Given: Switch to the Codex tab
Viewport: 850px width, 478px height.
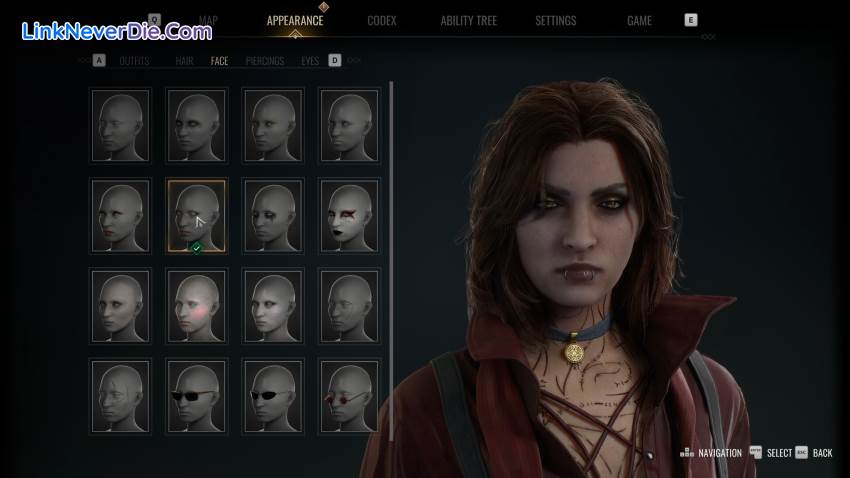Looking at the screenshot, I should (x=381, y=20).
